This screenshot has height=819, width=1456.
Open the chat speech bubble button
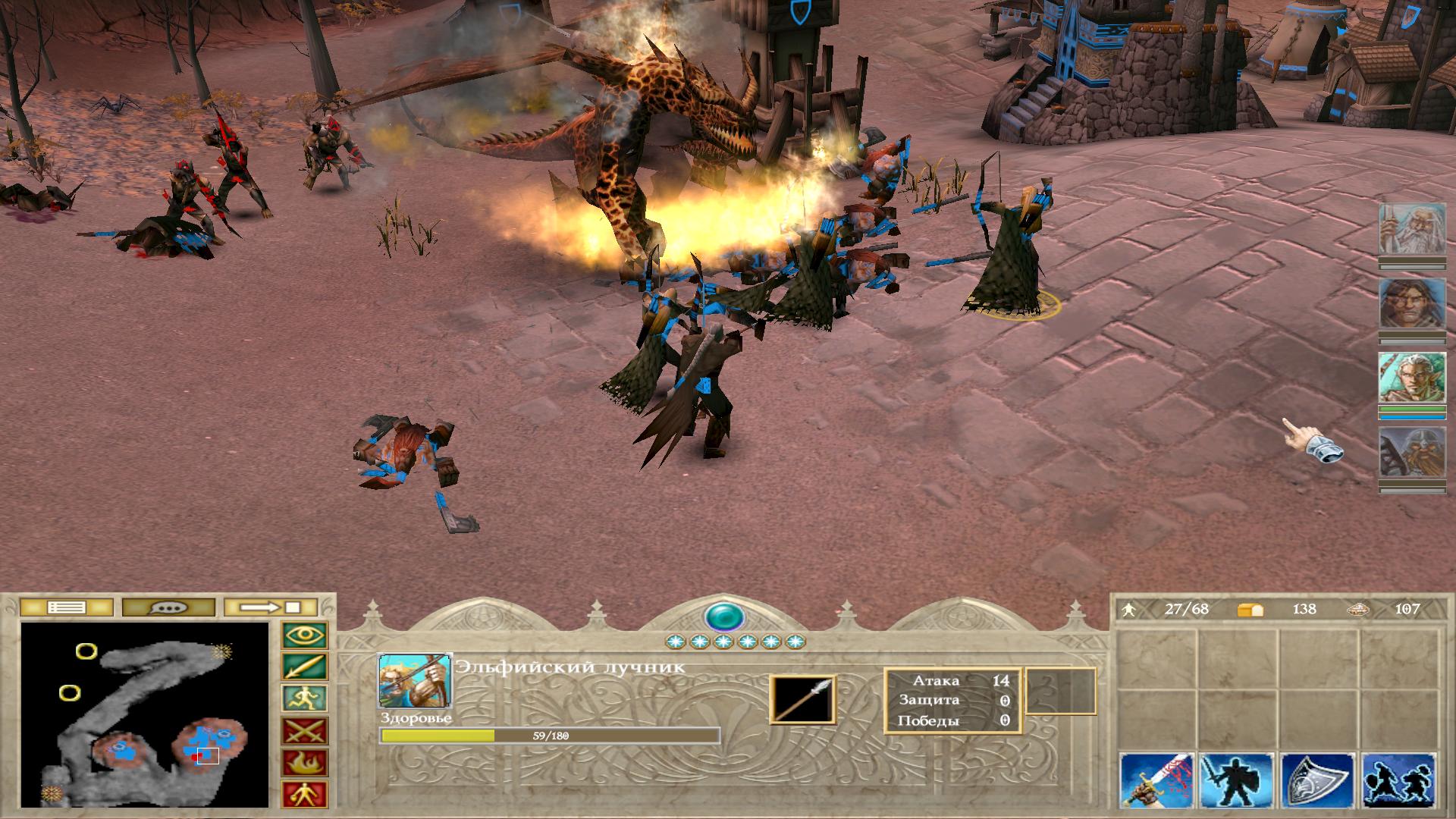pos(168,607)
